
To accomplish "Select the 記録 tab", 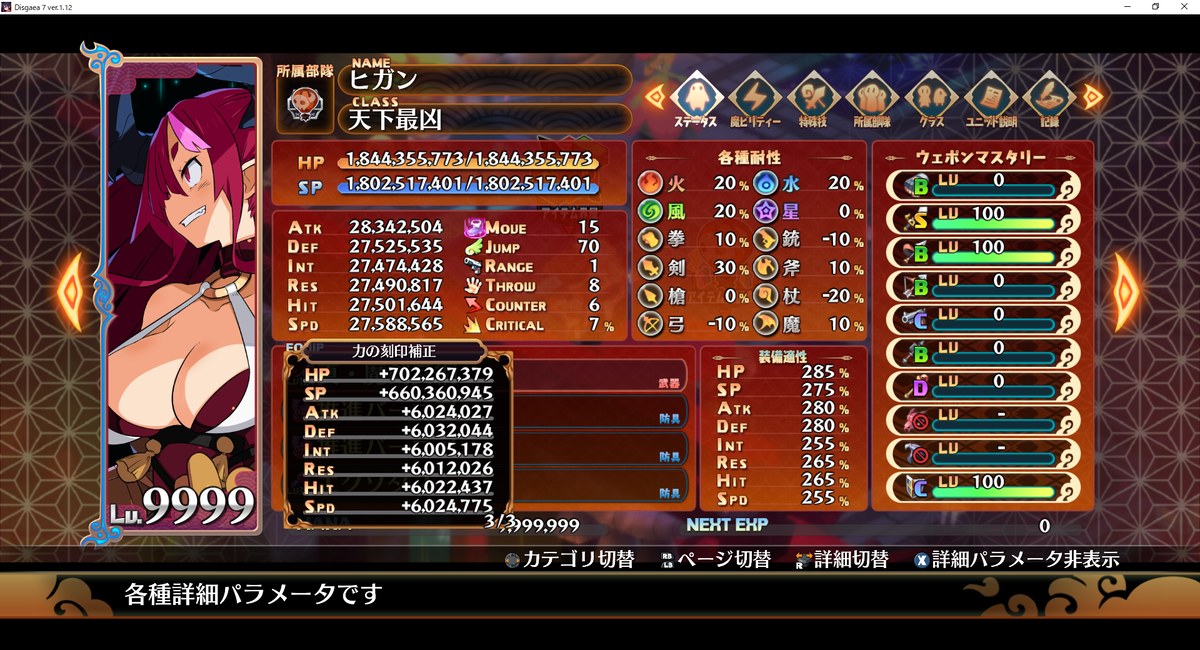I will click(x=1049, y=99).
